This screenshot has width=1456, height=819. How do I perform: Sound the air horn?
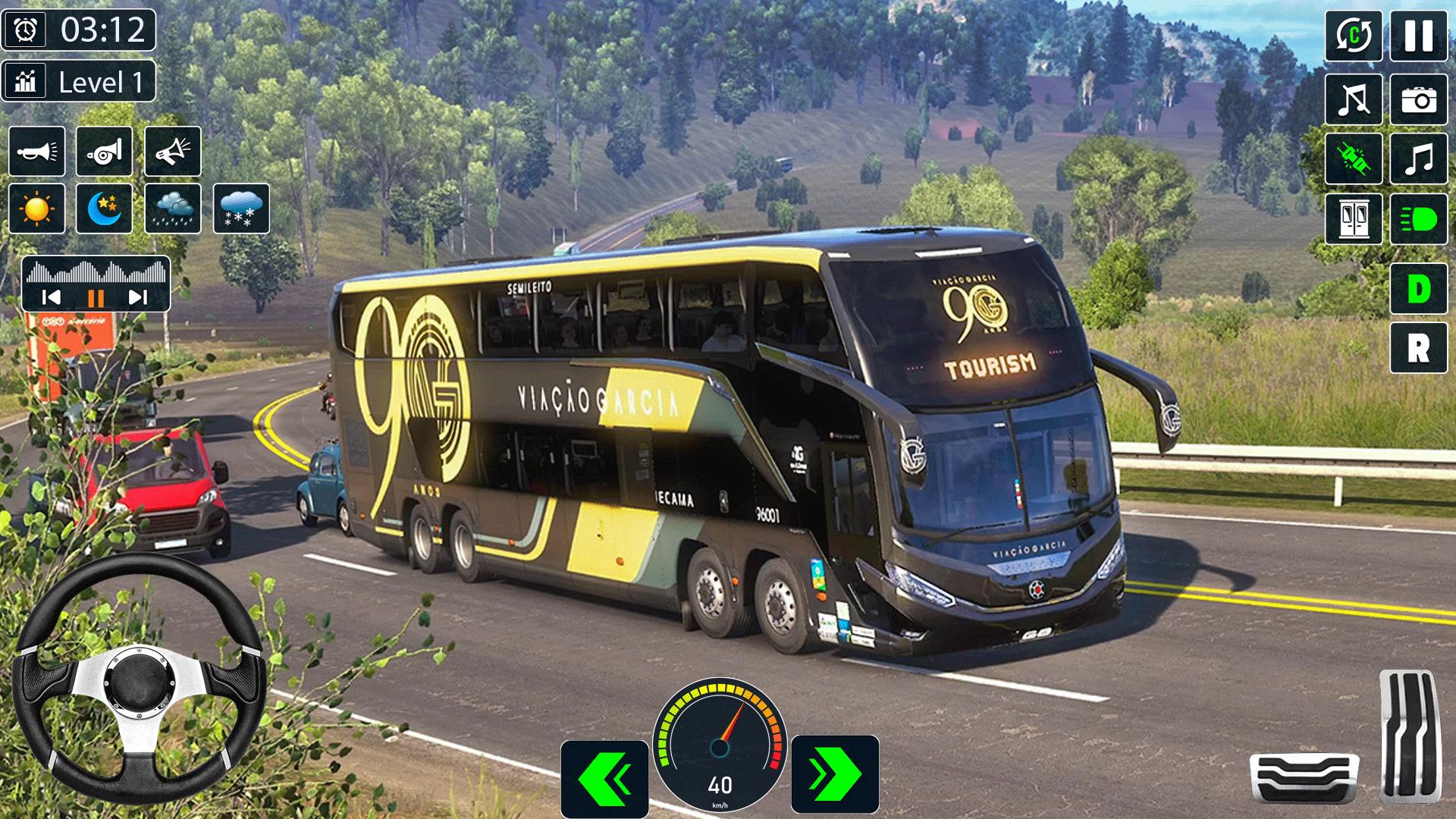coord(104,152)
